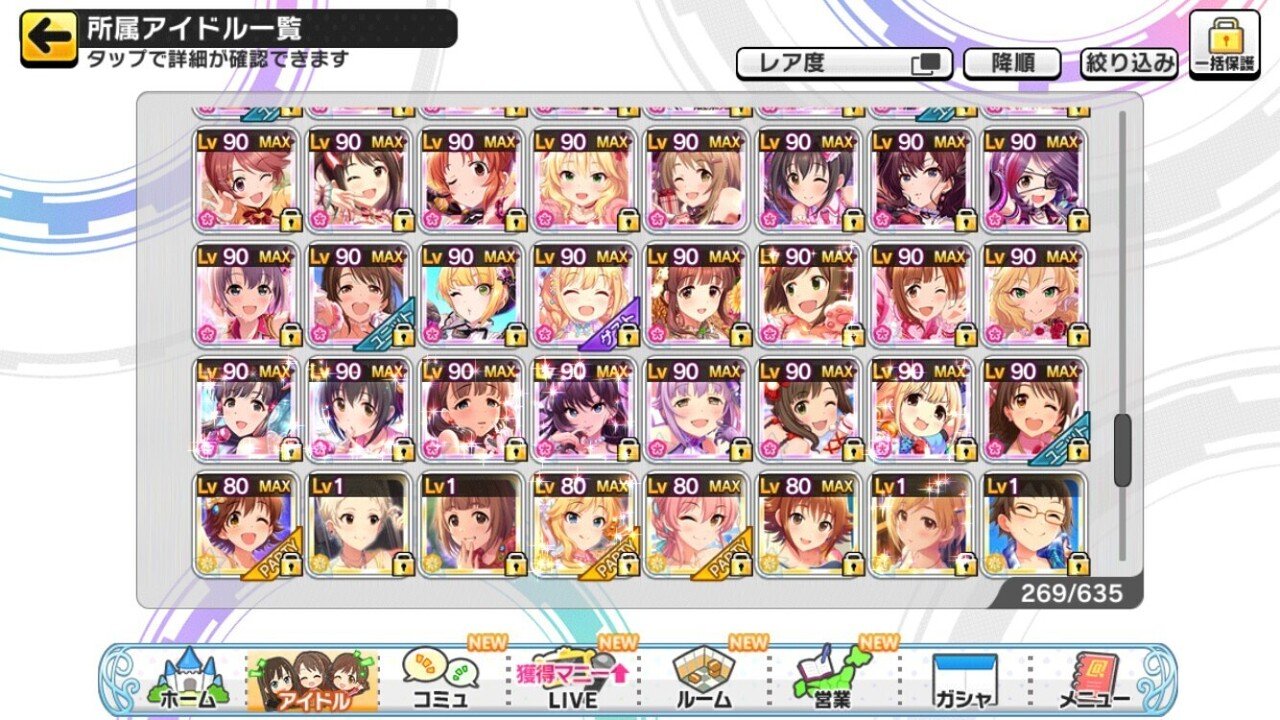Tap the display-mode icon inside レア度 button
Image resolution: width=1280 pixels, height=720 pixels.
(x=925, y=62)
